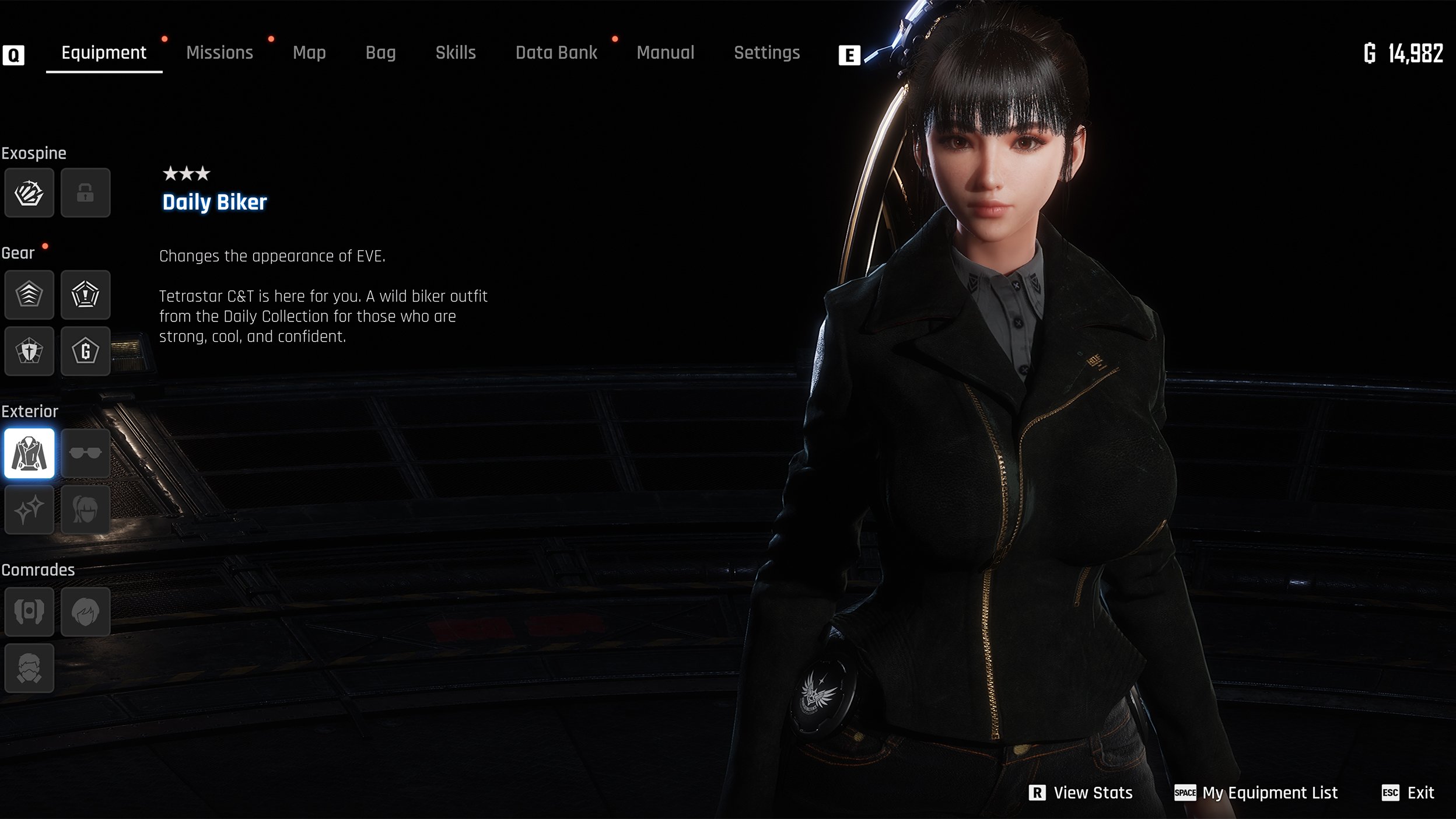Choose the chevron-stack Gear slot
Viewport: 1456px width, 819px height.
point(29,295)
